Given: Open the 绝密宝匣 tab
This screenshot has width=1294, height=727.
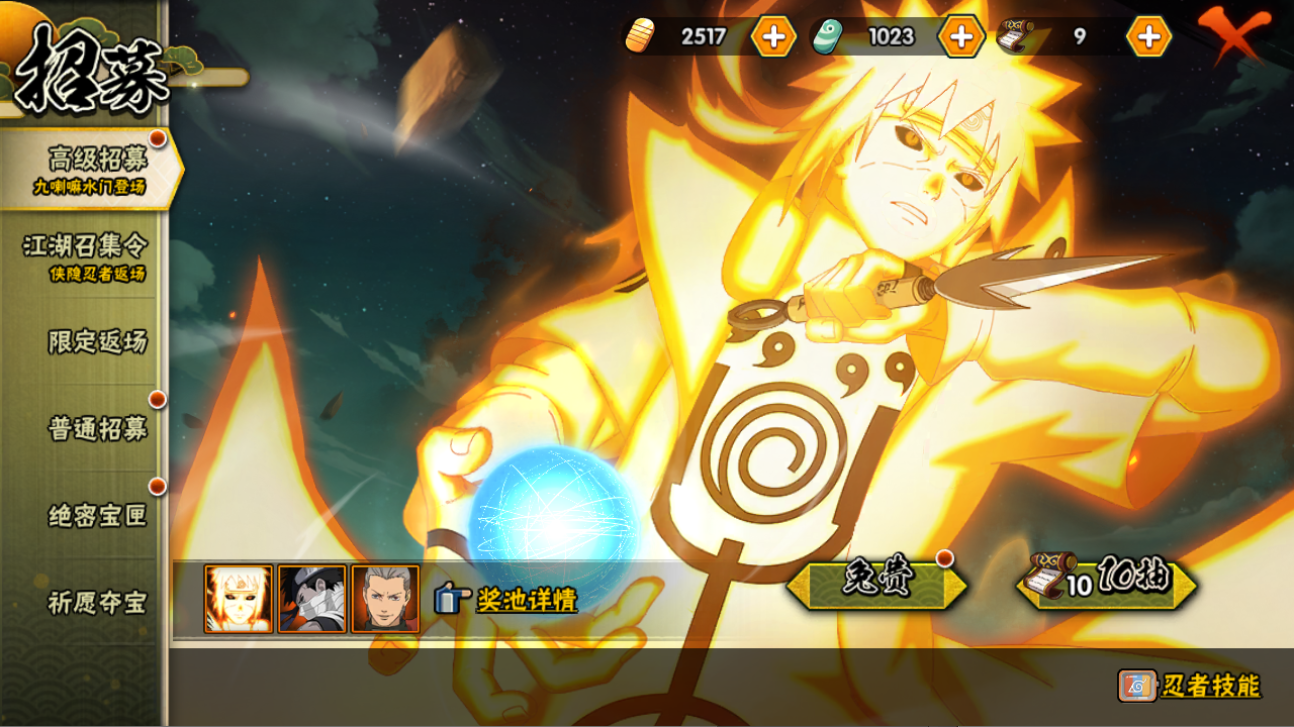Looking at the screenshot, I should [x=96, y=516].
